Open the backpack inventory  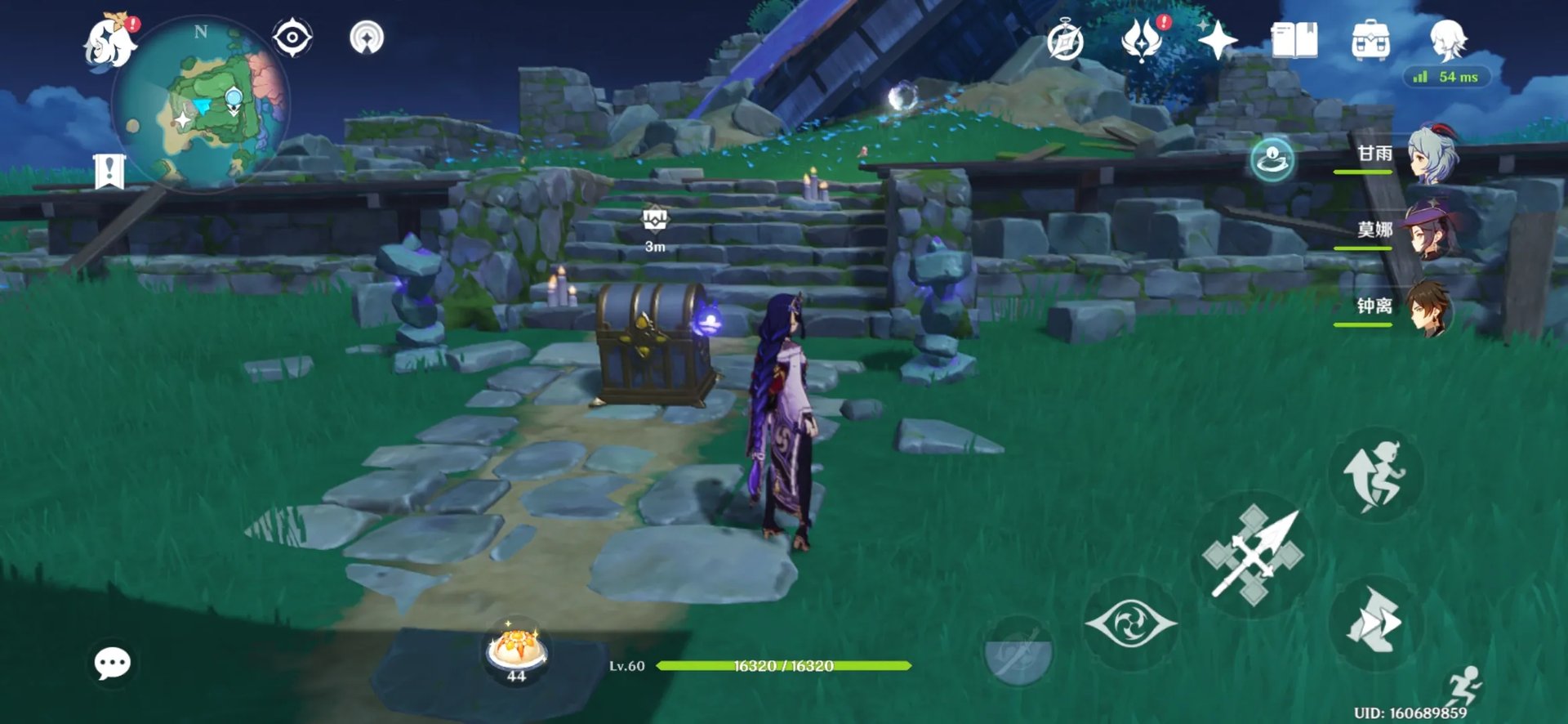tap(1371, 40)
